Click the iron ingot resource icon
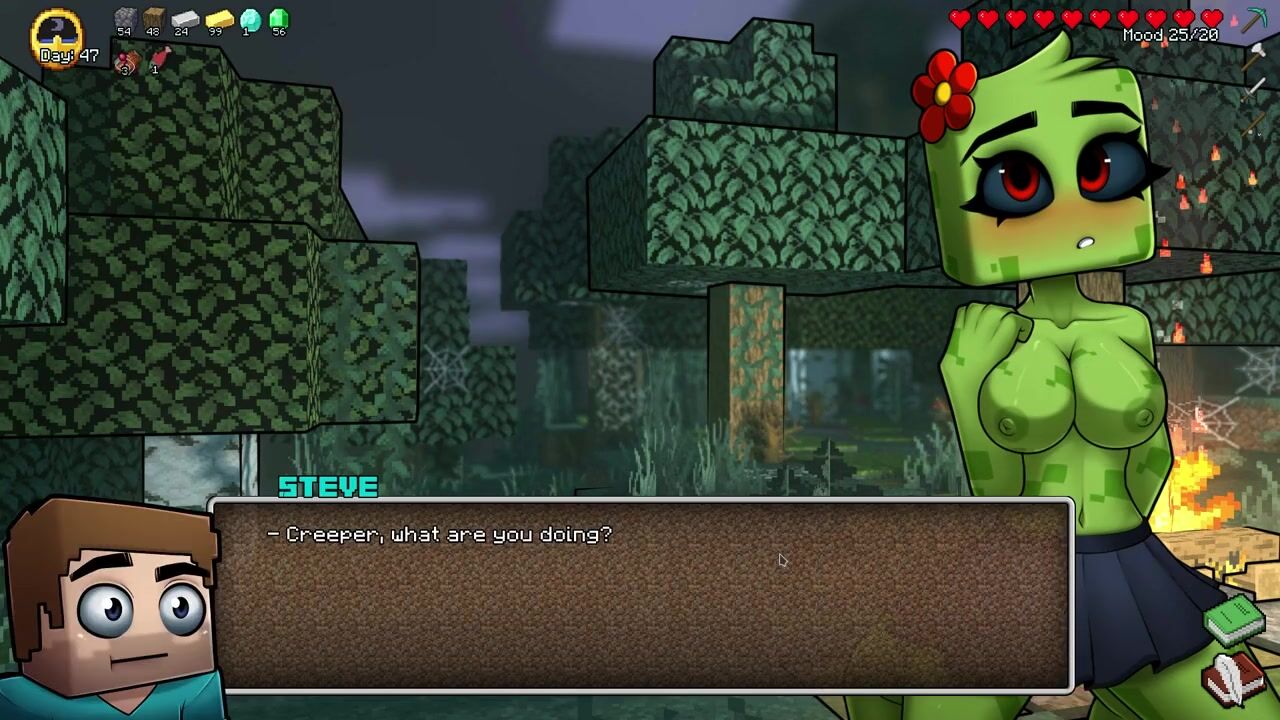Viewport: 1280px width, 720px height. tap(185, 18)
